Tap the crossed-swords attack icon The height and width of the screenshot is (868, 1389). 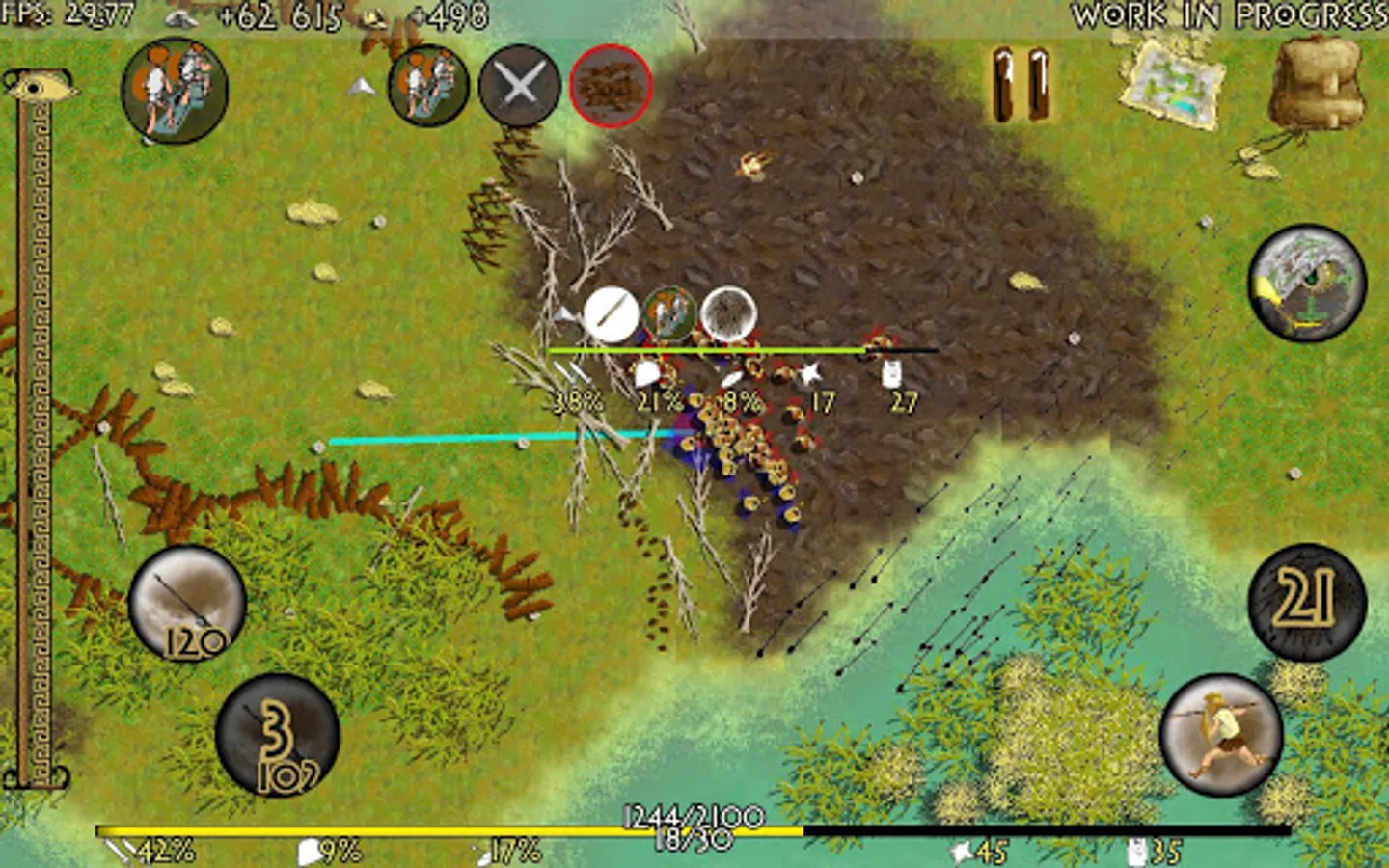pos(517,89)
